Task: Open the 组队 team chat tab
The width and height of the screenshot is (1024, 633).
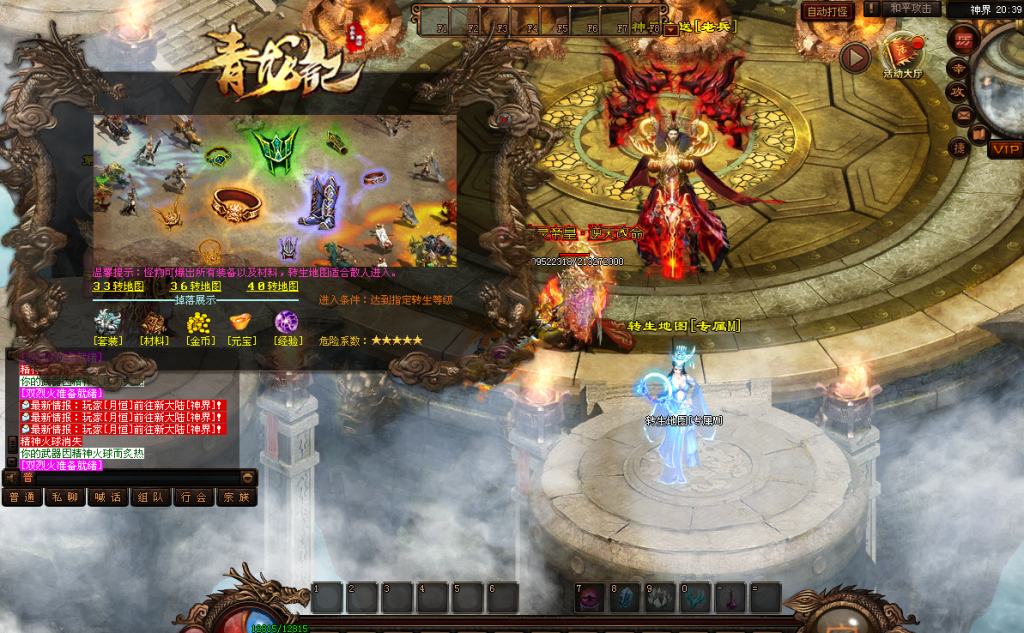Action: pos(151,497)
